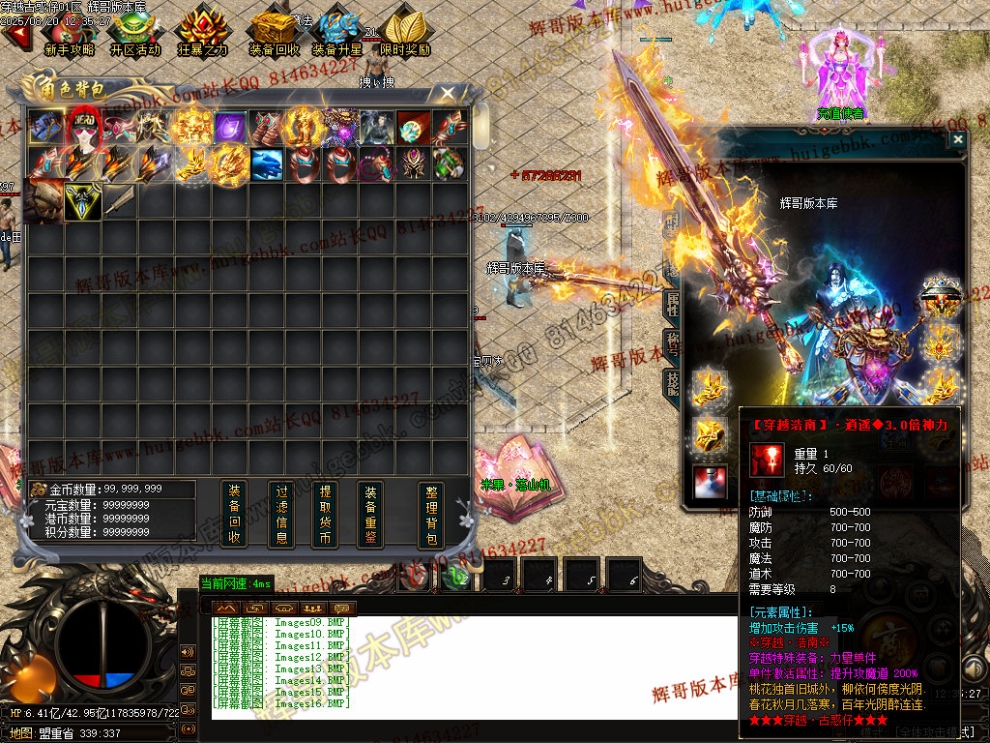Open the 限时奖励 timed reward icon
The height and width of the screenshot is (743, 990).
405,32
